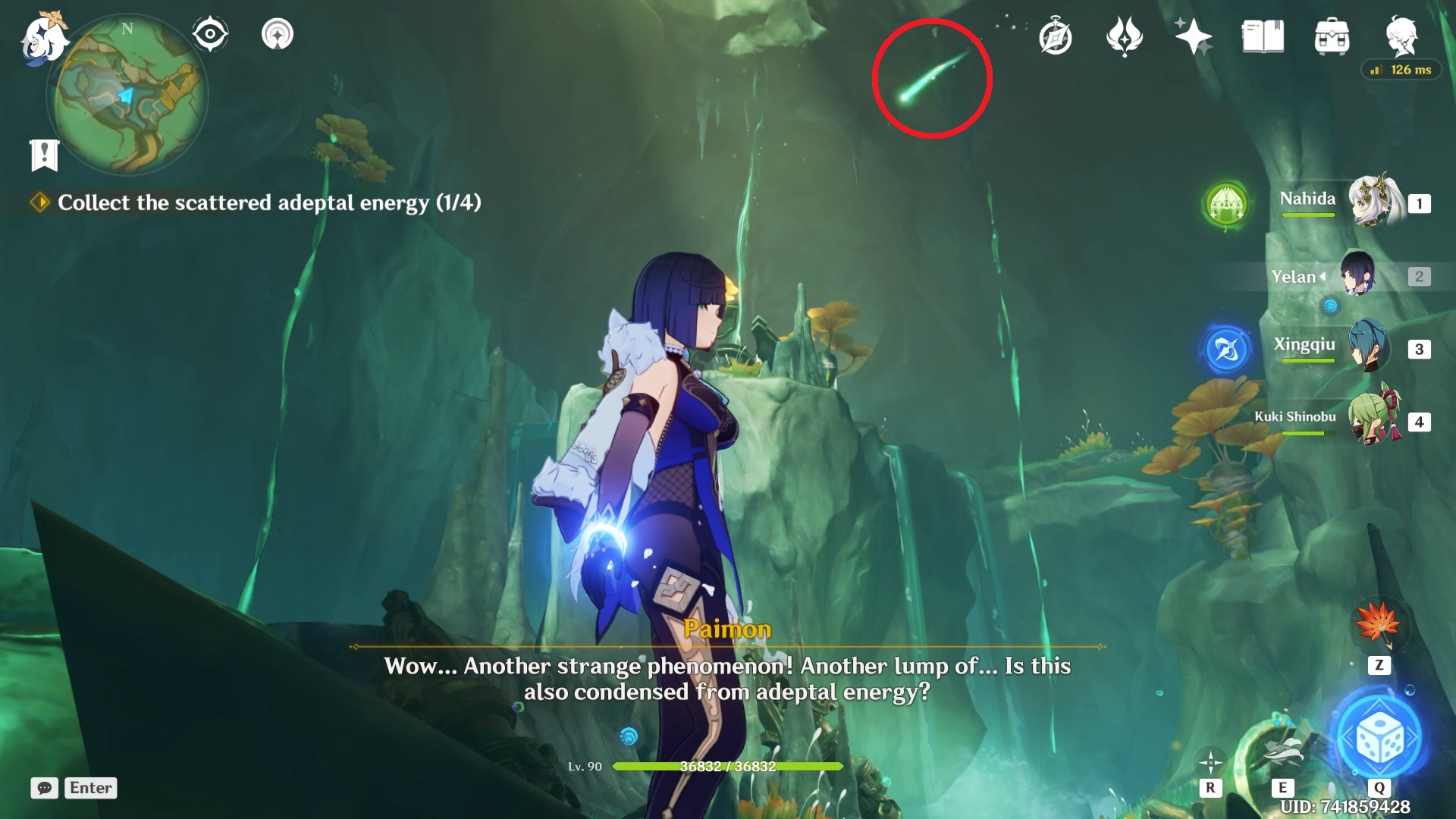The image size is (1456, 819).
Task: Open chat with the Enter button
Action: click(x=90, y=788)
